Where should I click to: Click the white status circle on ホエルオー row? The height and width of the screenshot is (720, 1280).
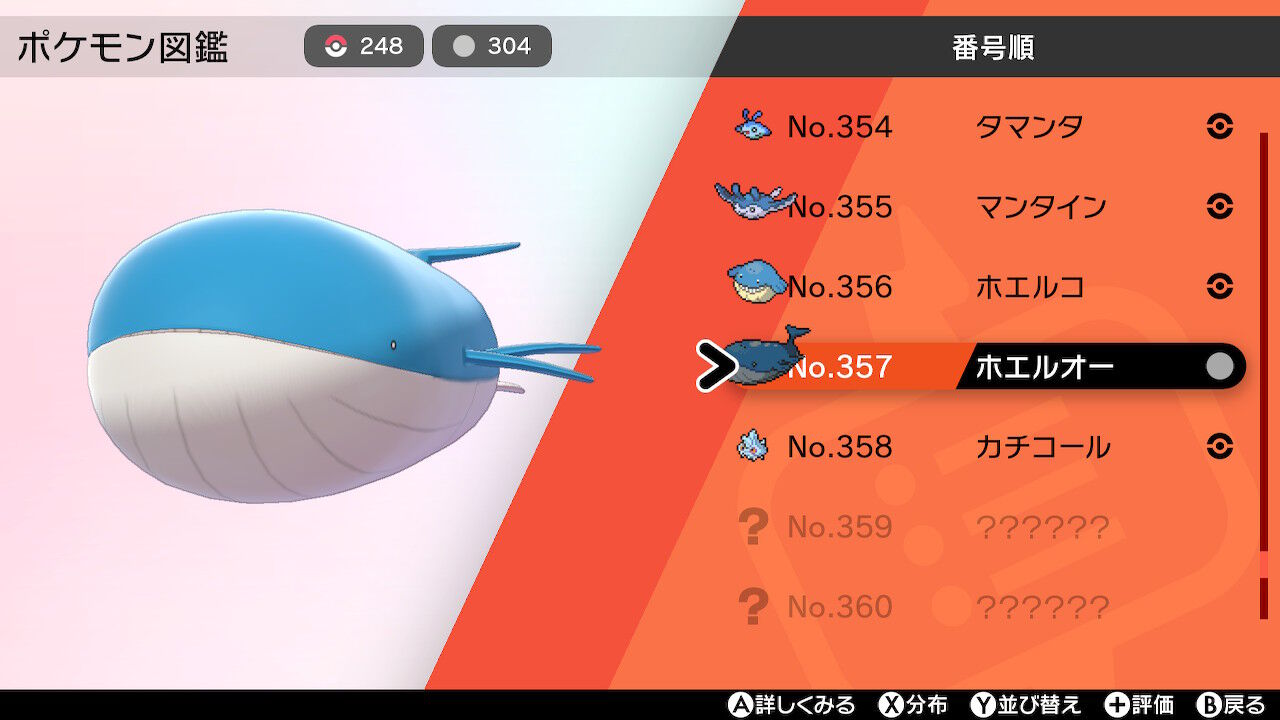pos(1218,366)
